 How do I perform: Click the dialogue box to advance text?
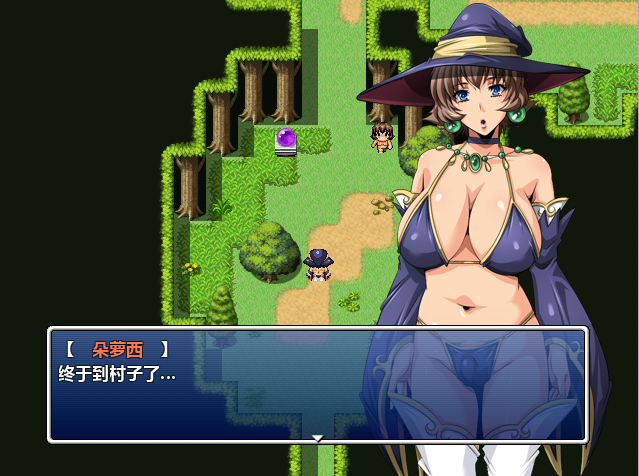[x=317, y=385]
